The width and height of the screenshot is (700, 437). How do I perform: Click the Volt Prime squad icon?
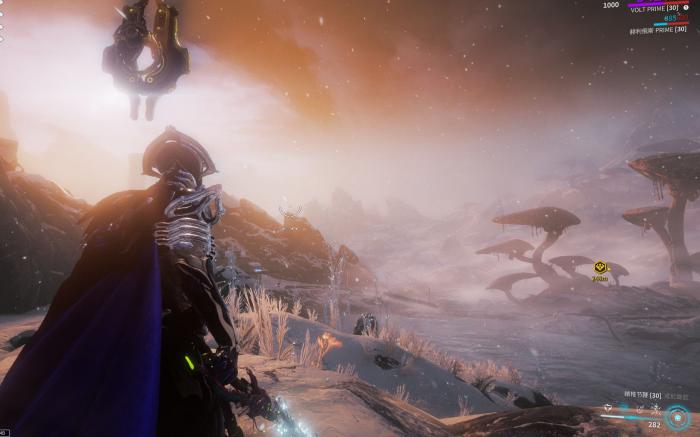686,6
